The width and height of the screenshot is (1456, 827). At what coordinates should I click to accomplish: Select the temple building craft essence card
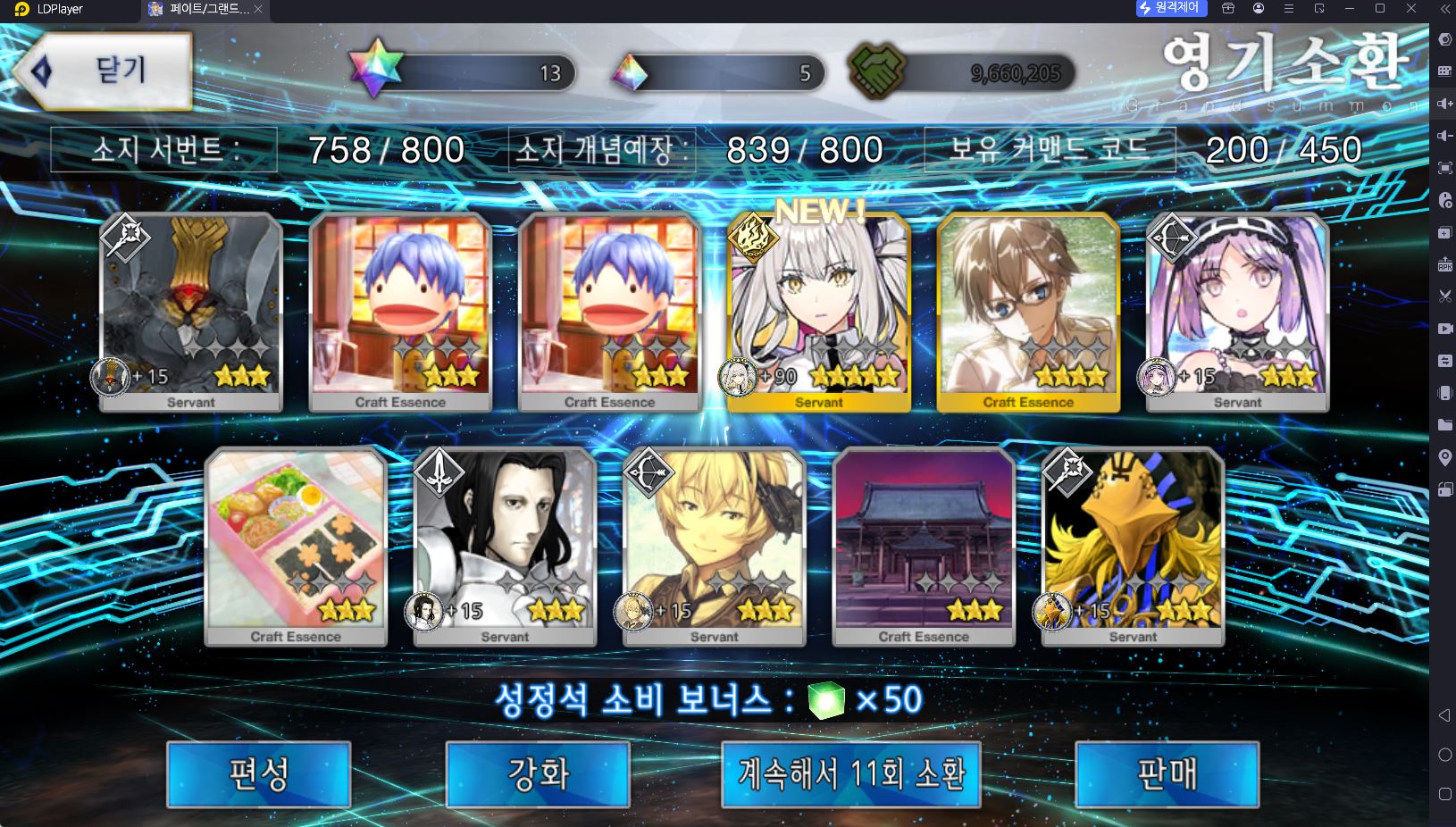(x=924, y=547)
